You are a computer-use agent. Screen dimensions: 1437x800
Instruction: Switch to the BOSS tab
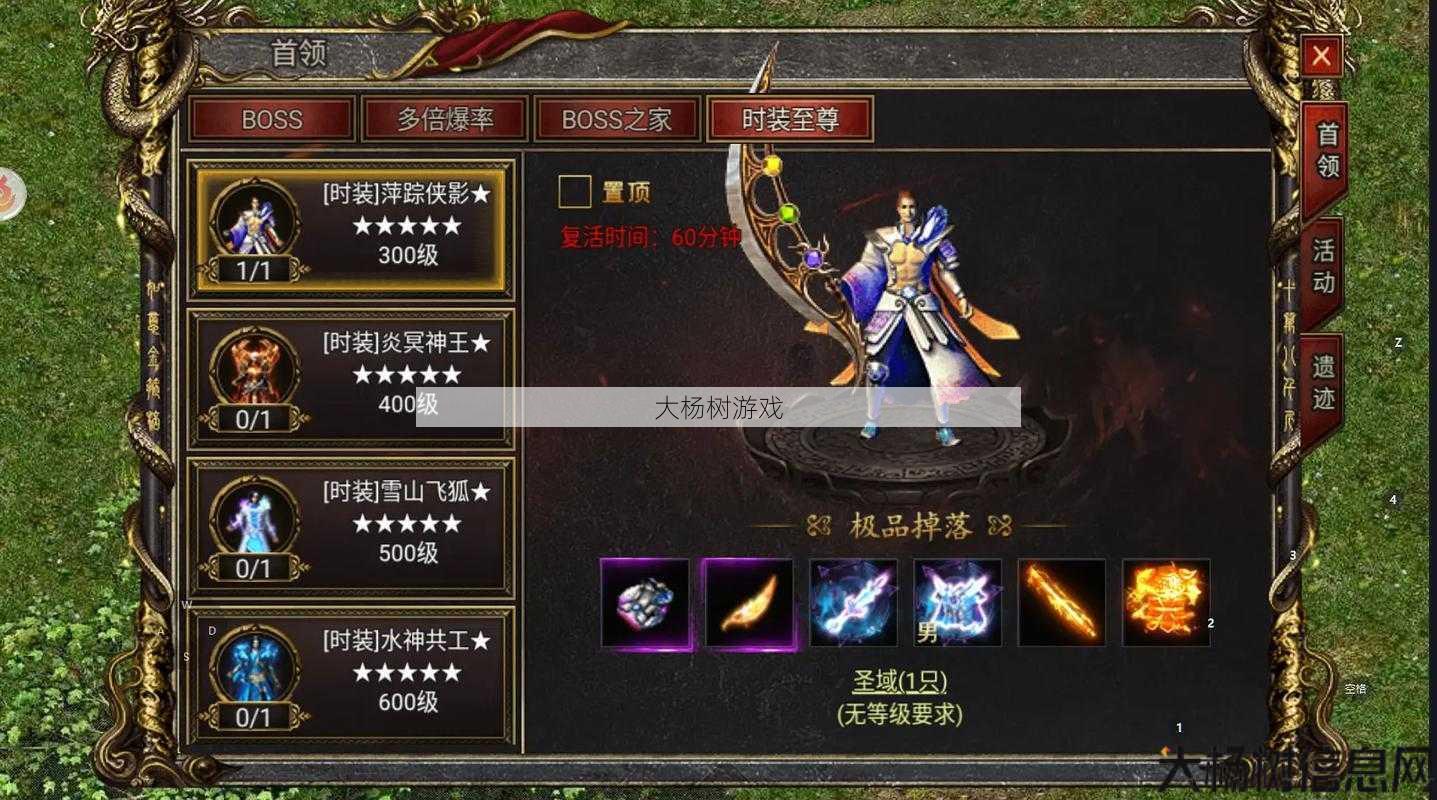(273, 119)
